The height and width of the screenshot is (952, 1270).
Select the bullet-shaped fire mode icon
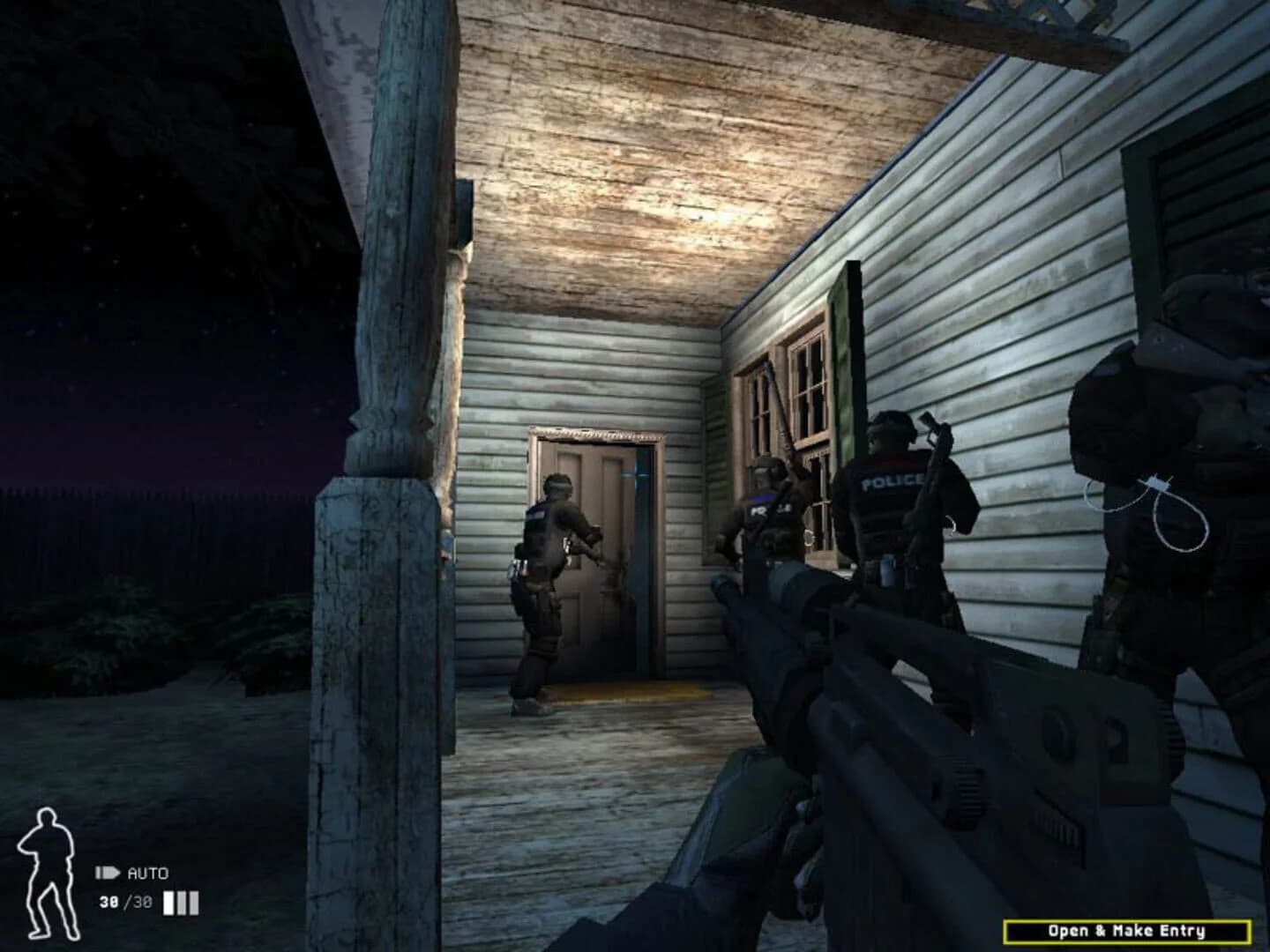pos(108,871)
